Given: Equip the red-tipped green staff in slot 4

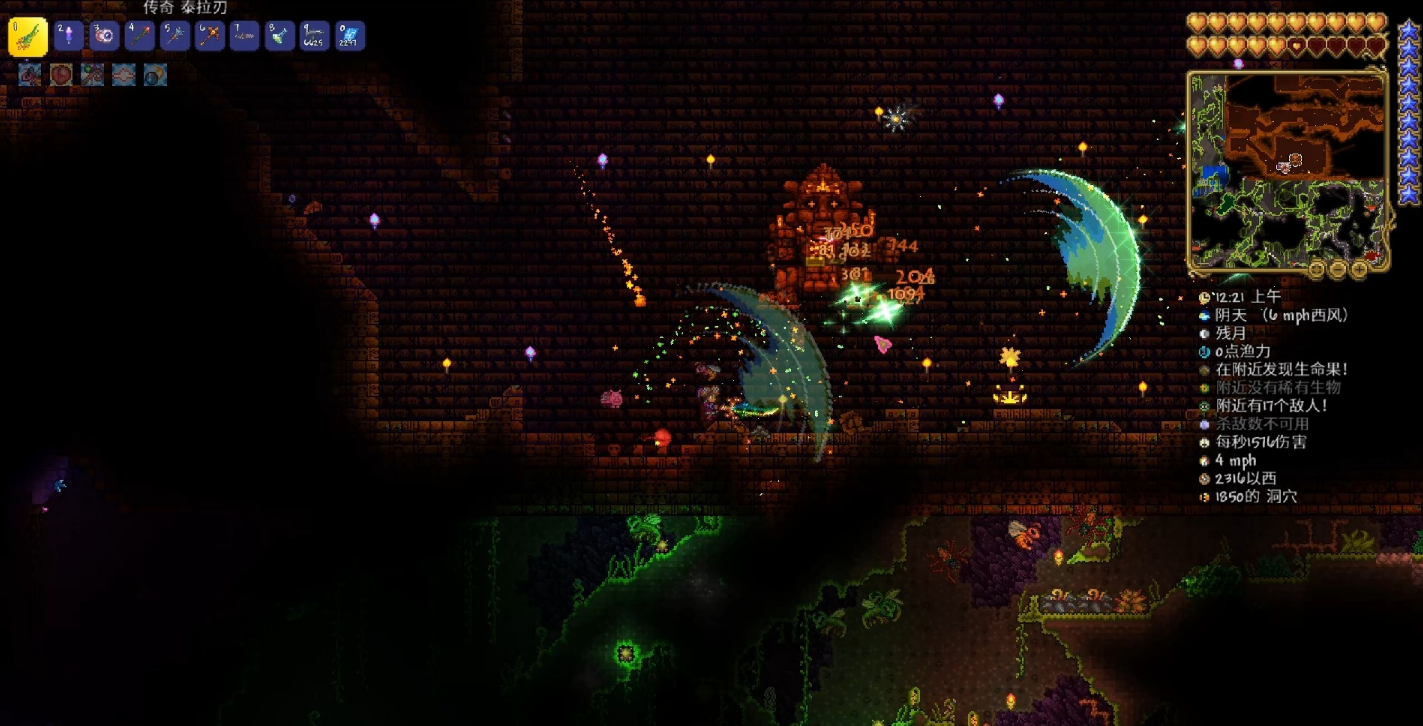Looking at the screenshot, I should tap(140, 37).
